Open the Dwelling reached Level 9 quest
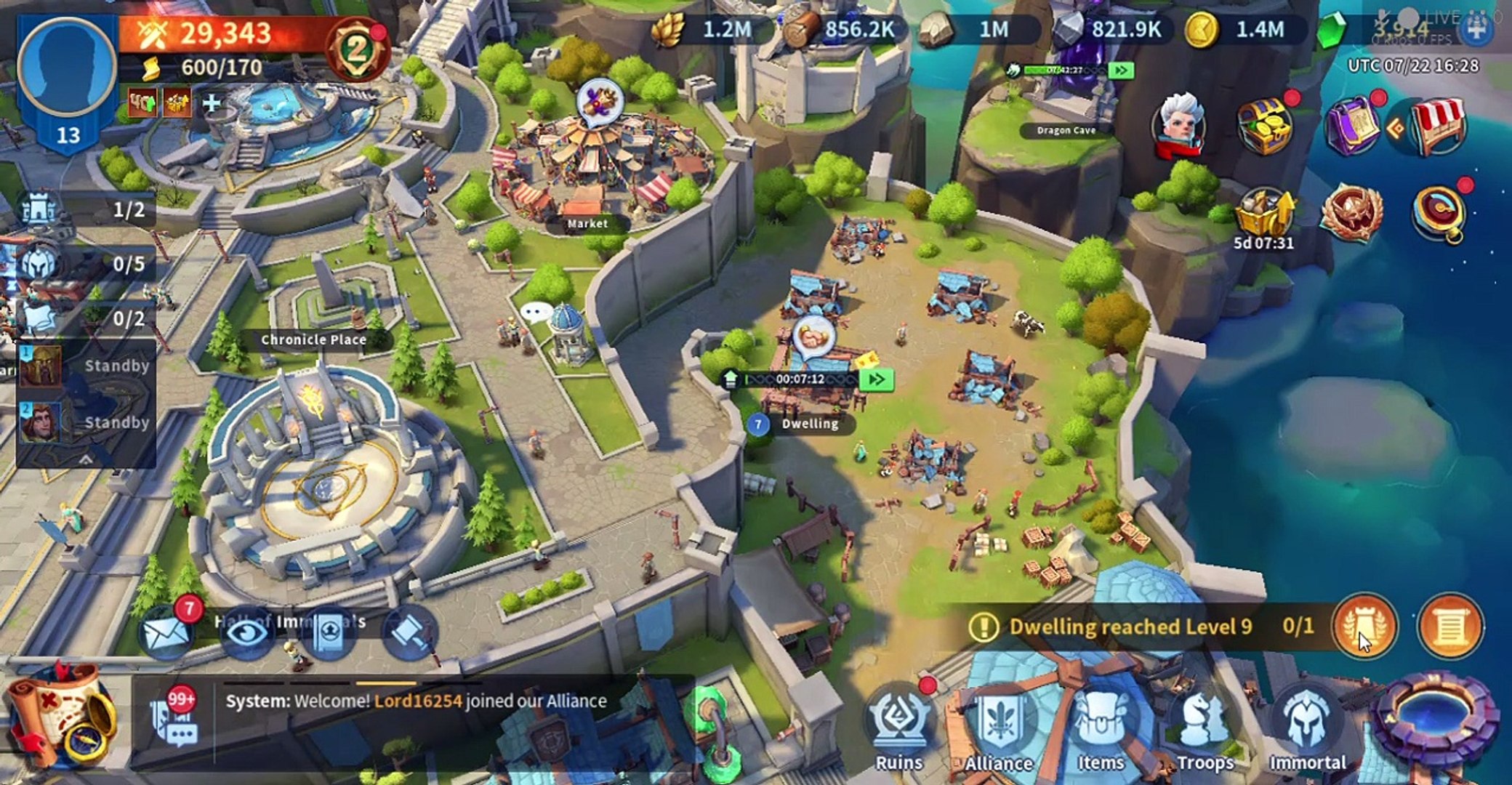The image size is (1512, 785). point(1130,627)
